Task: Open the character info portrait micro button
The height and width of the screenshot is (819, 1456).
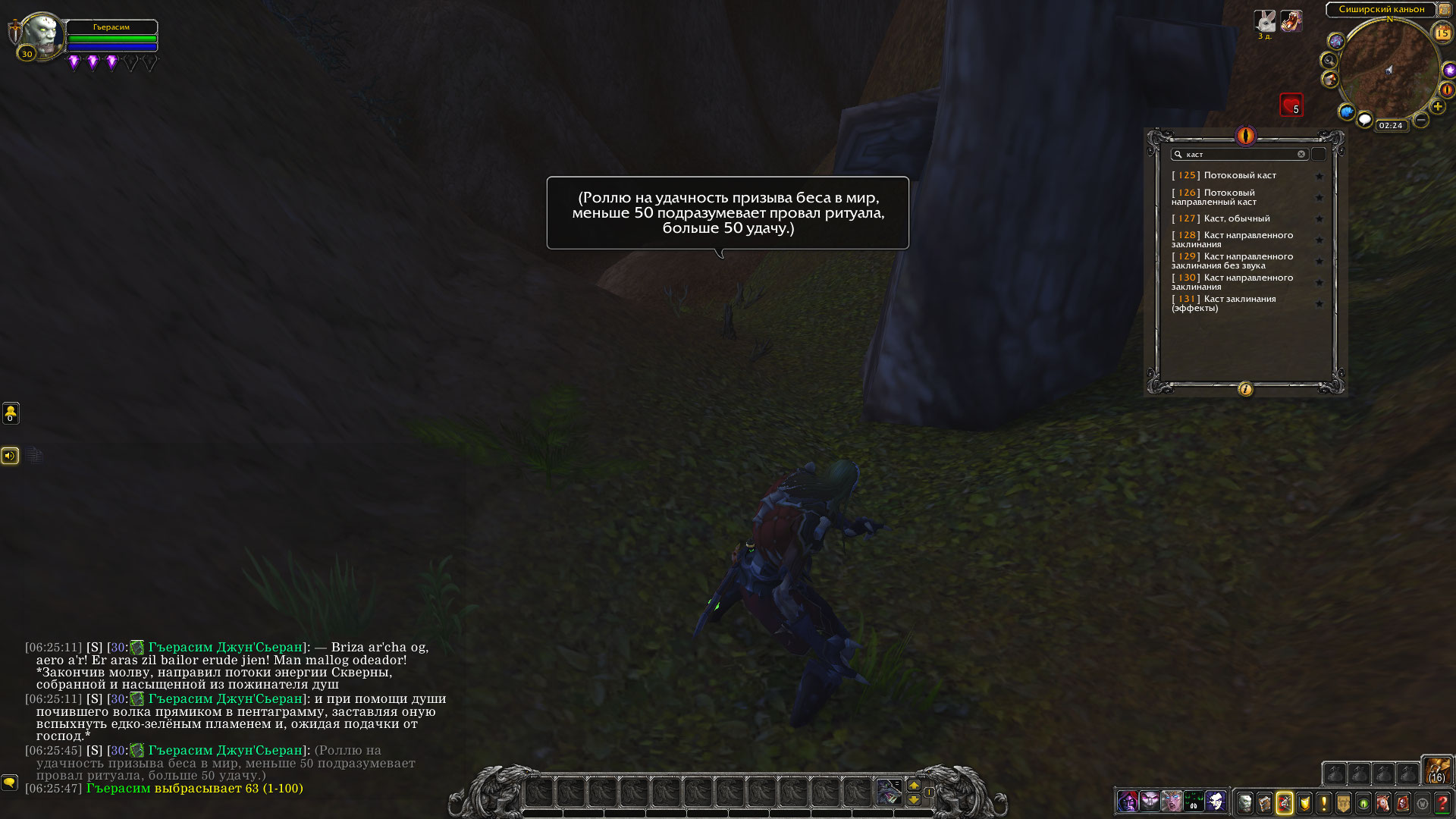Action: pyautogui.click(x=1245, y=802)
